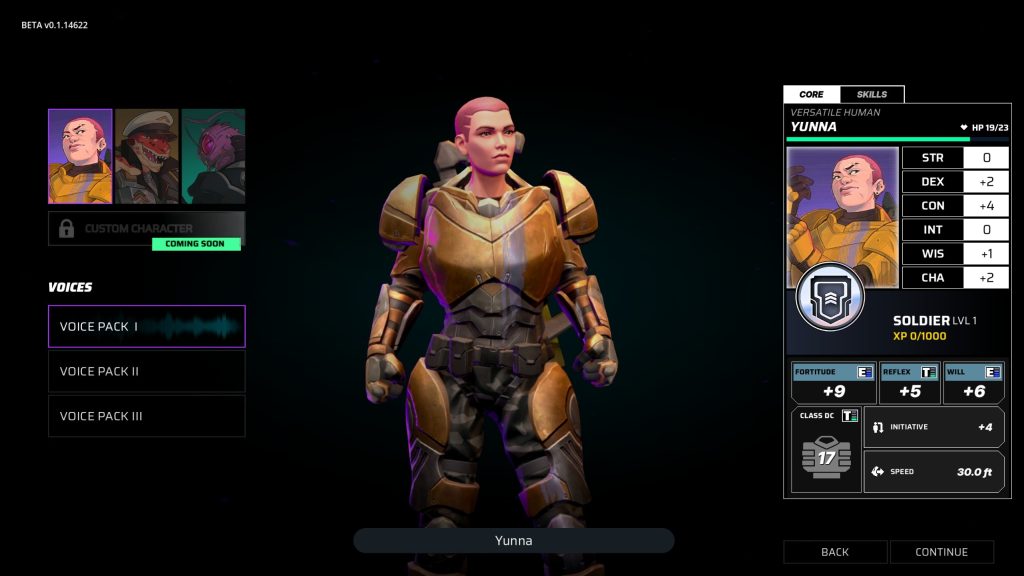
Task: Switch to the Skills tab
Action: [872, 94]
